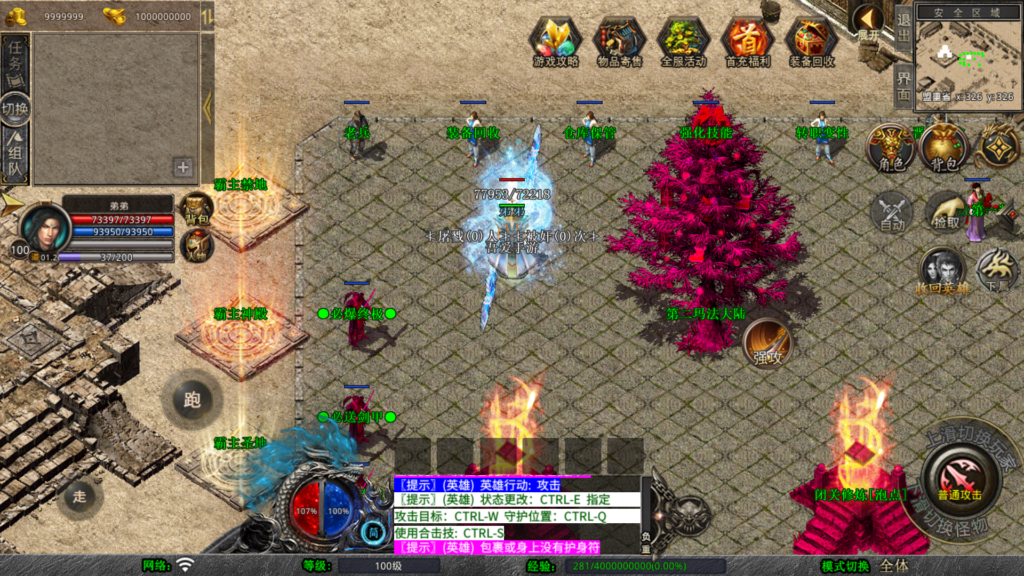Open the 装备回收 equipment recycling chest
Image resolution: width=1024 pixels, height=576 pixels.
click(x=811, y=41)
